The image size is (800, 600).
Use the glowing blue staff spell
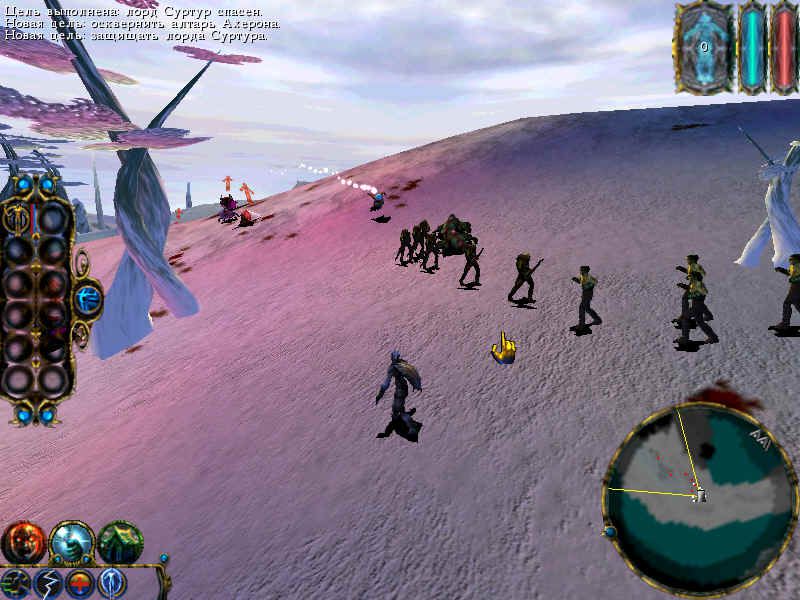111,583
